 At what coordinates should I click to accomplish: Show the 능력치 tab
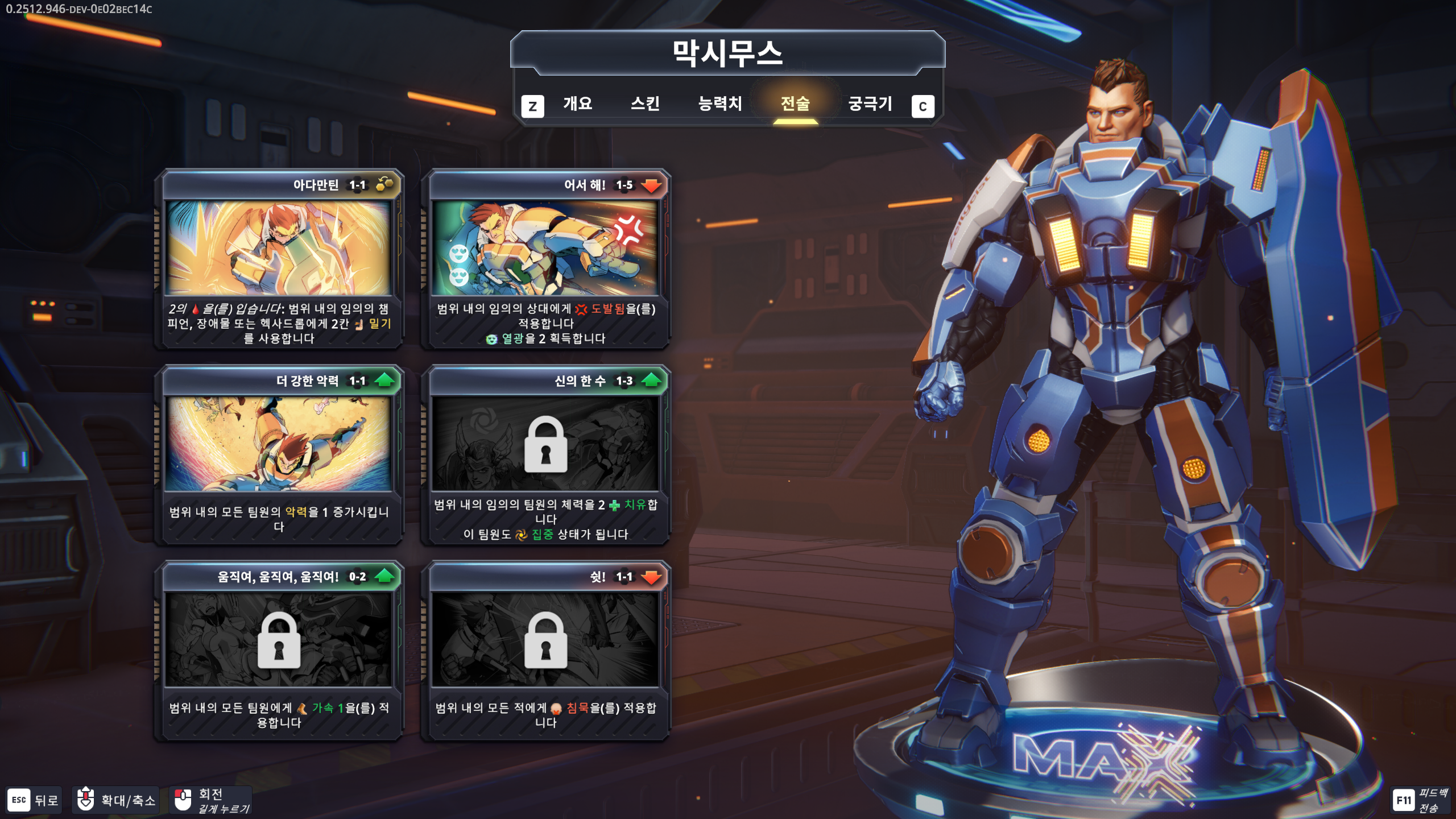720,104
